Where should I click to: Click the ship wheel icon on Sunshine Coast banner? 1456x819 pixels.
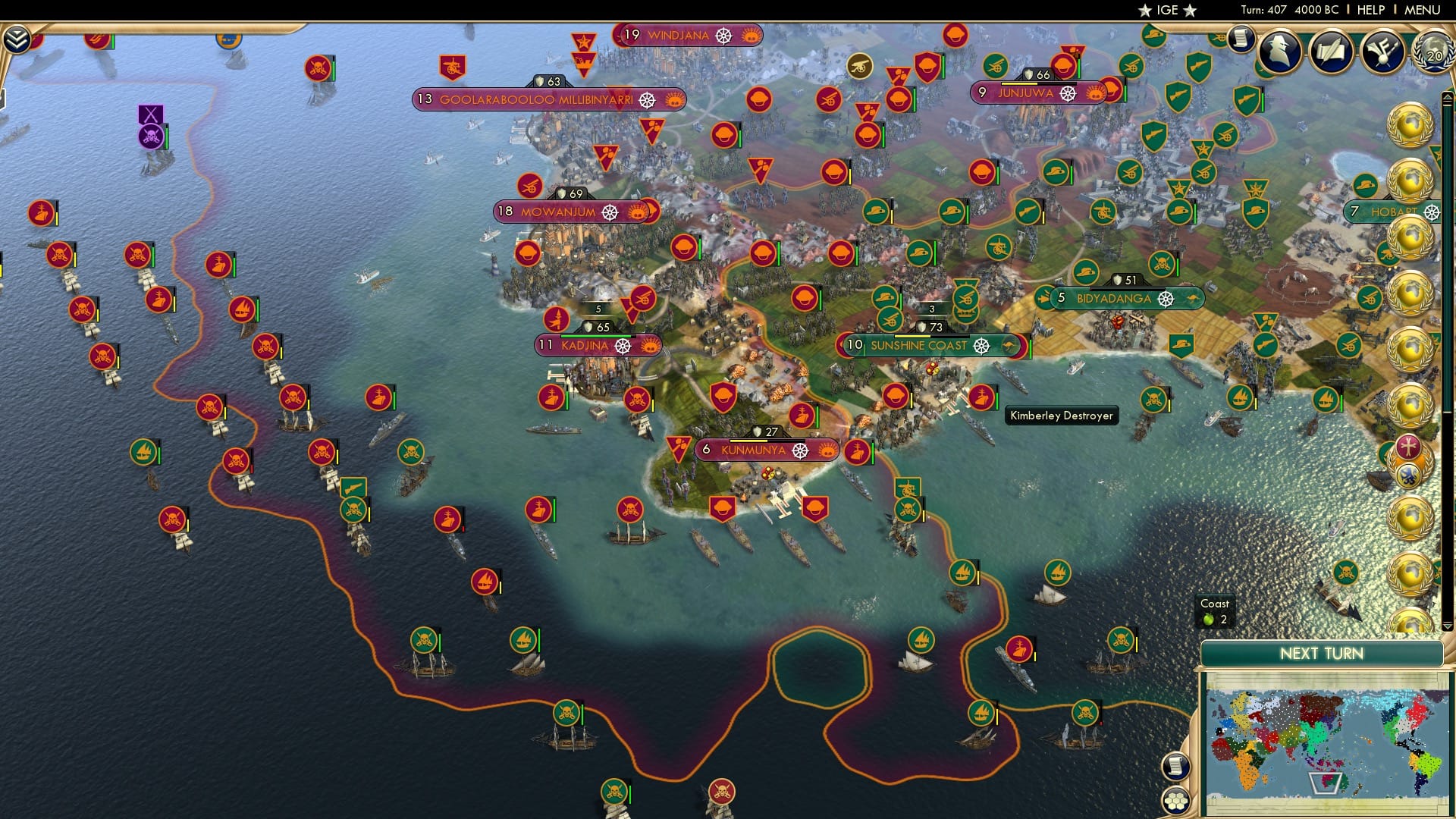tap(983, 347)
